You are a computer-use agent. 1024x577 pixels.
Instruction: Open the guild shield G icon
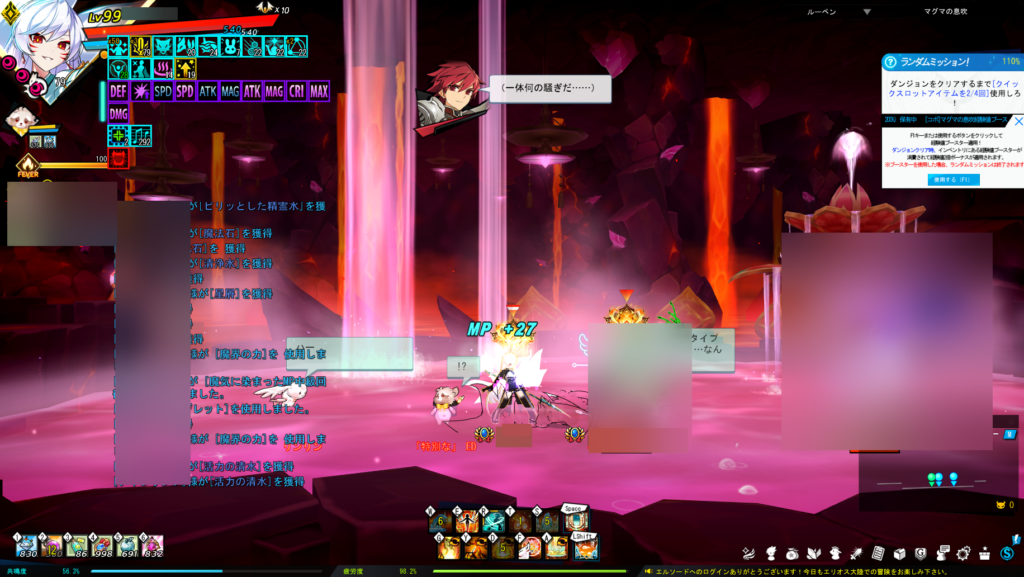point(920,553)
